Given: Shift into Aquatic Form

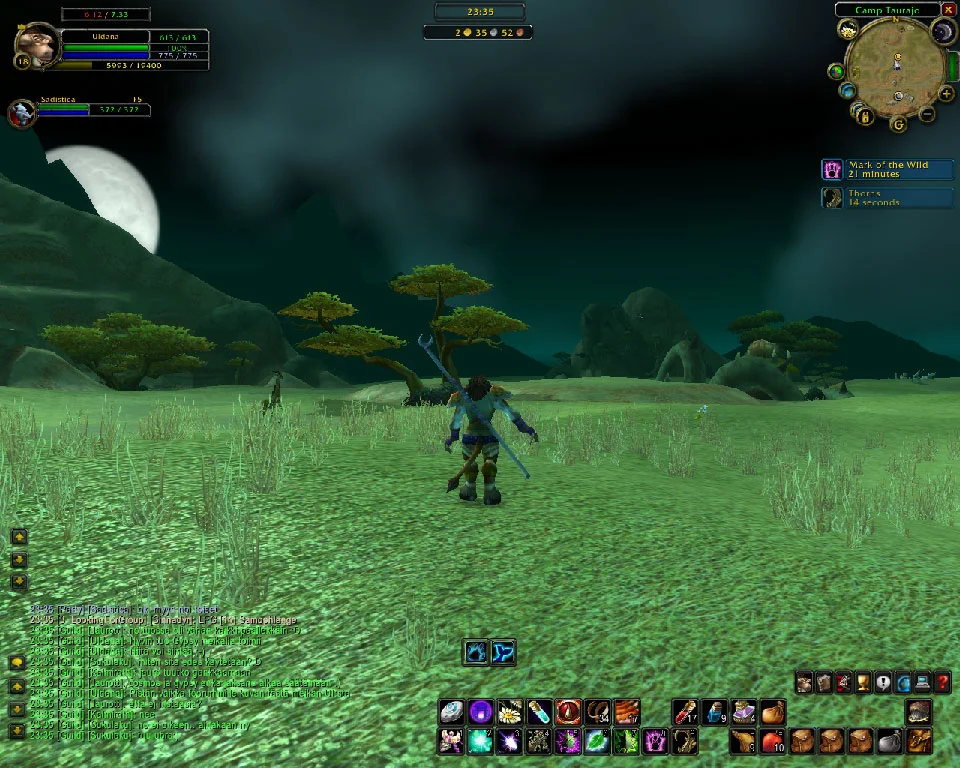Looking at the screenshot, I should (x=503, y=653).
